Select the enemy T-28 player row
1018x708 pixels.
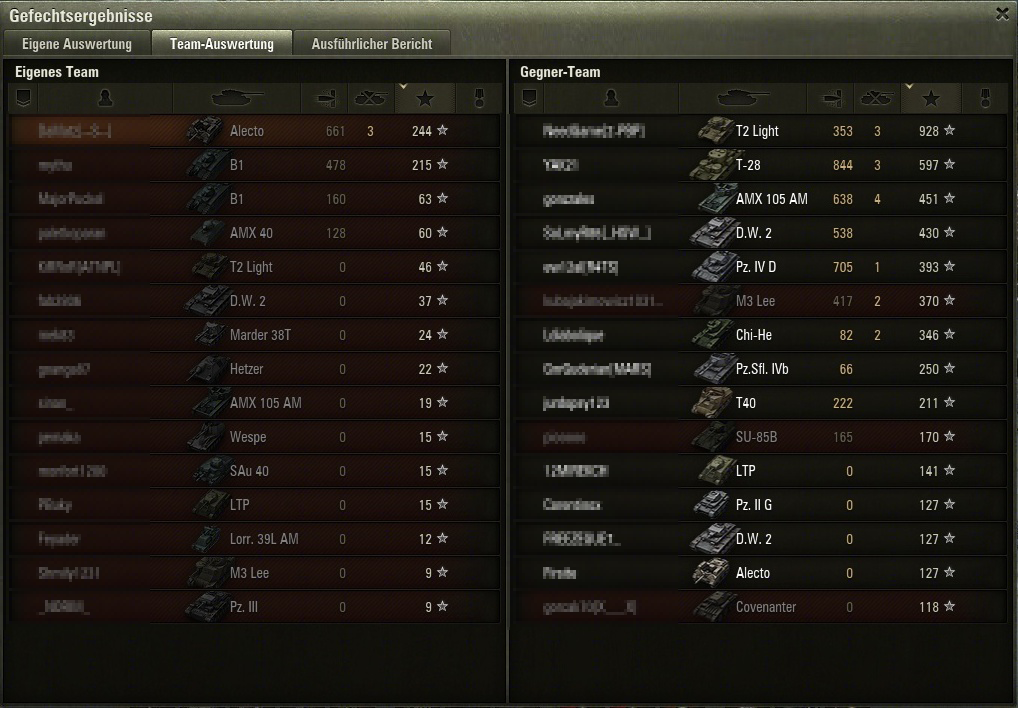pyautogui.click(x=760, y=165)
